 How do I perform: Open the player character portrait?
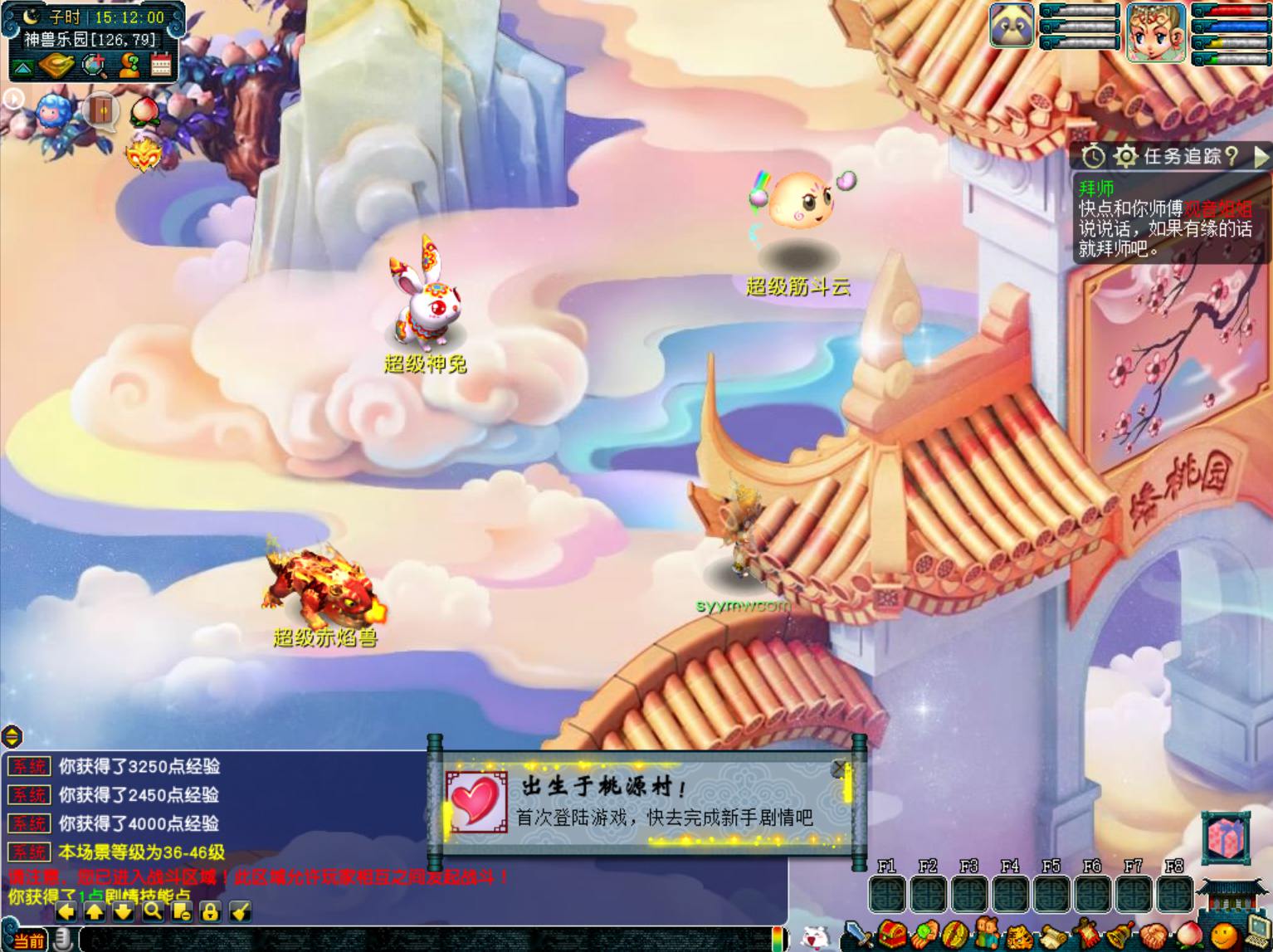[1155, 32]
